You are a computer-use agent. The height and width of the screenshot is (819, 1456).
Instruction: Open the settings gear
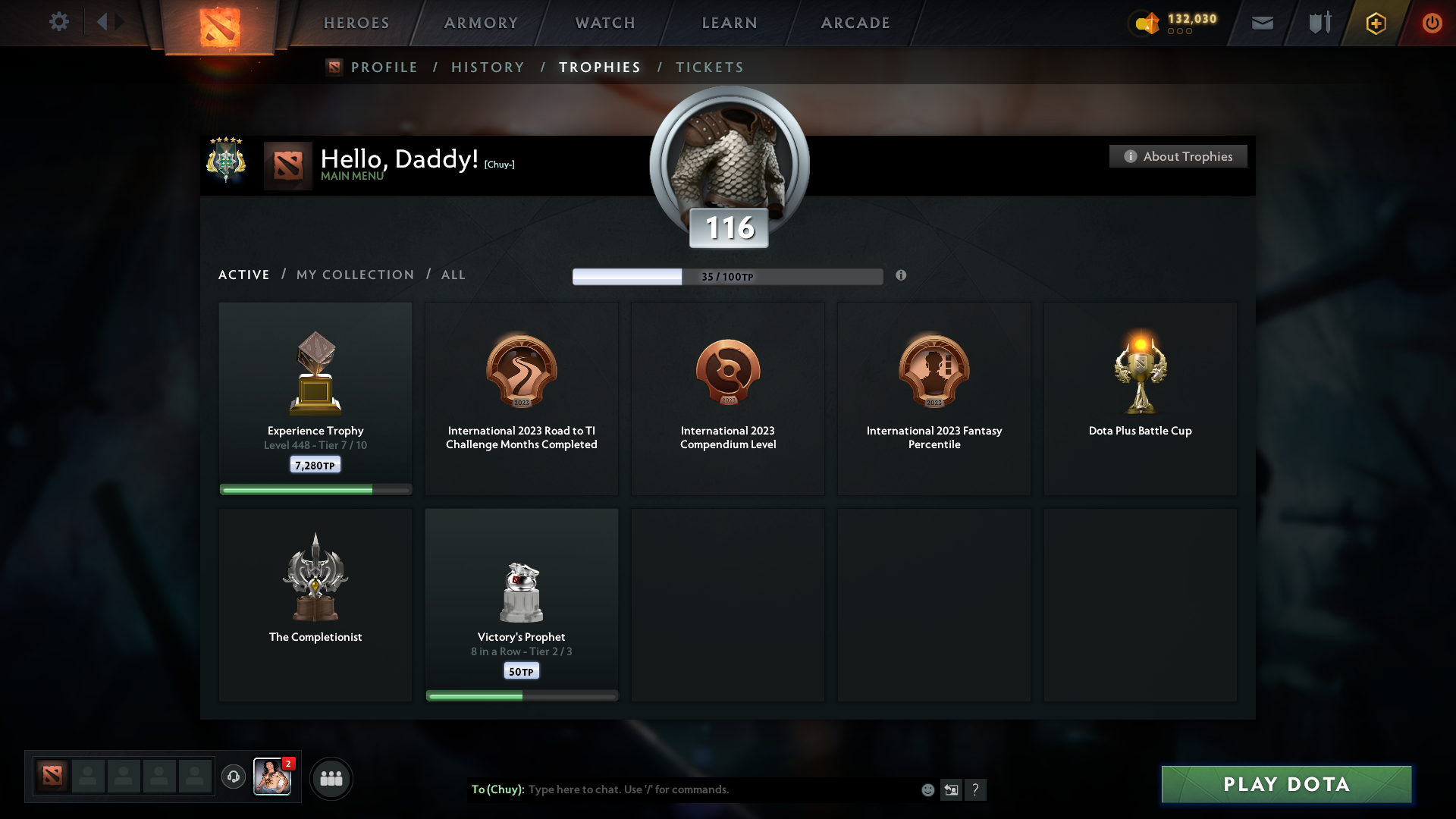point(59,22)
